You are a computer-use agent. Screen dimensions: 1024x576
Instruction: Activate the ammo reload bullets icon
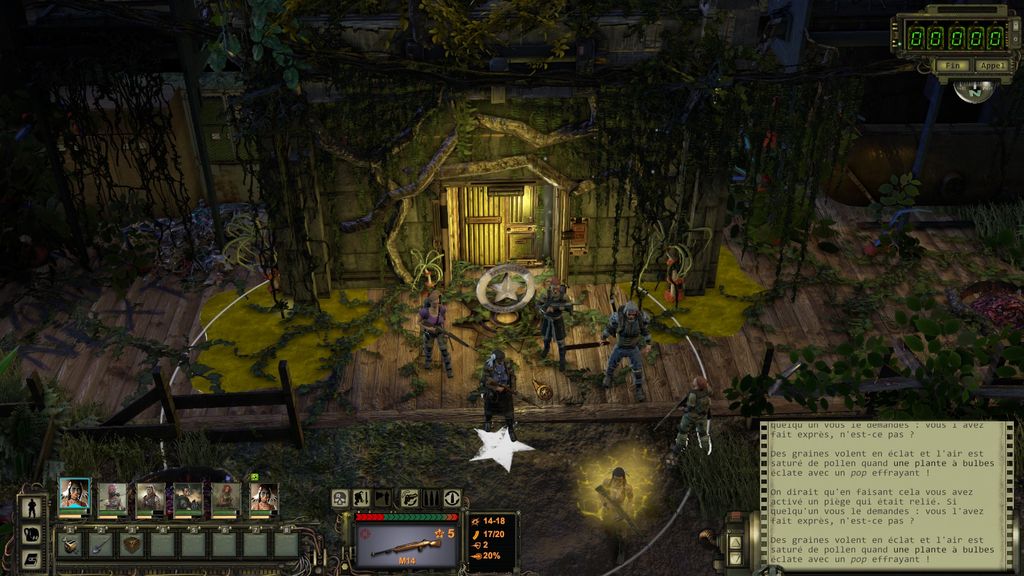(x=430, y=497)
